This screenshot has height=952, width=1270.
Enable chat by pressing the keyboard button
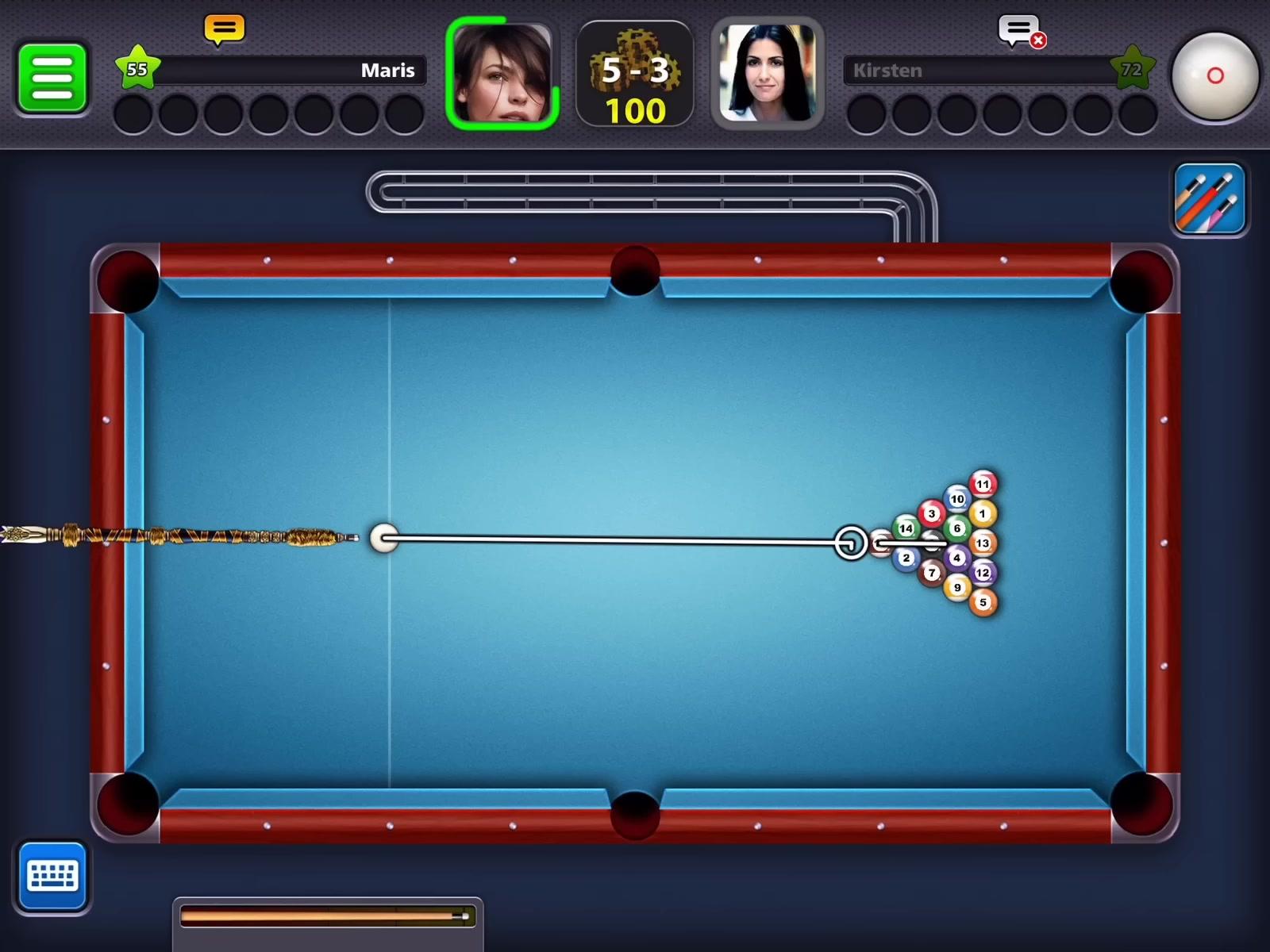[52, 875]
